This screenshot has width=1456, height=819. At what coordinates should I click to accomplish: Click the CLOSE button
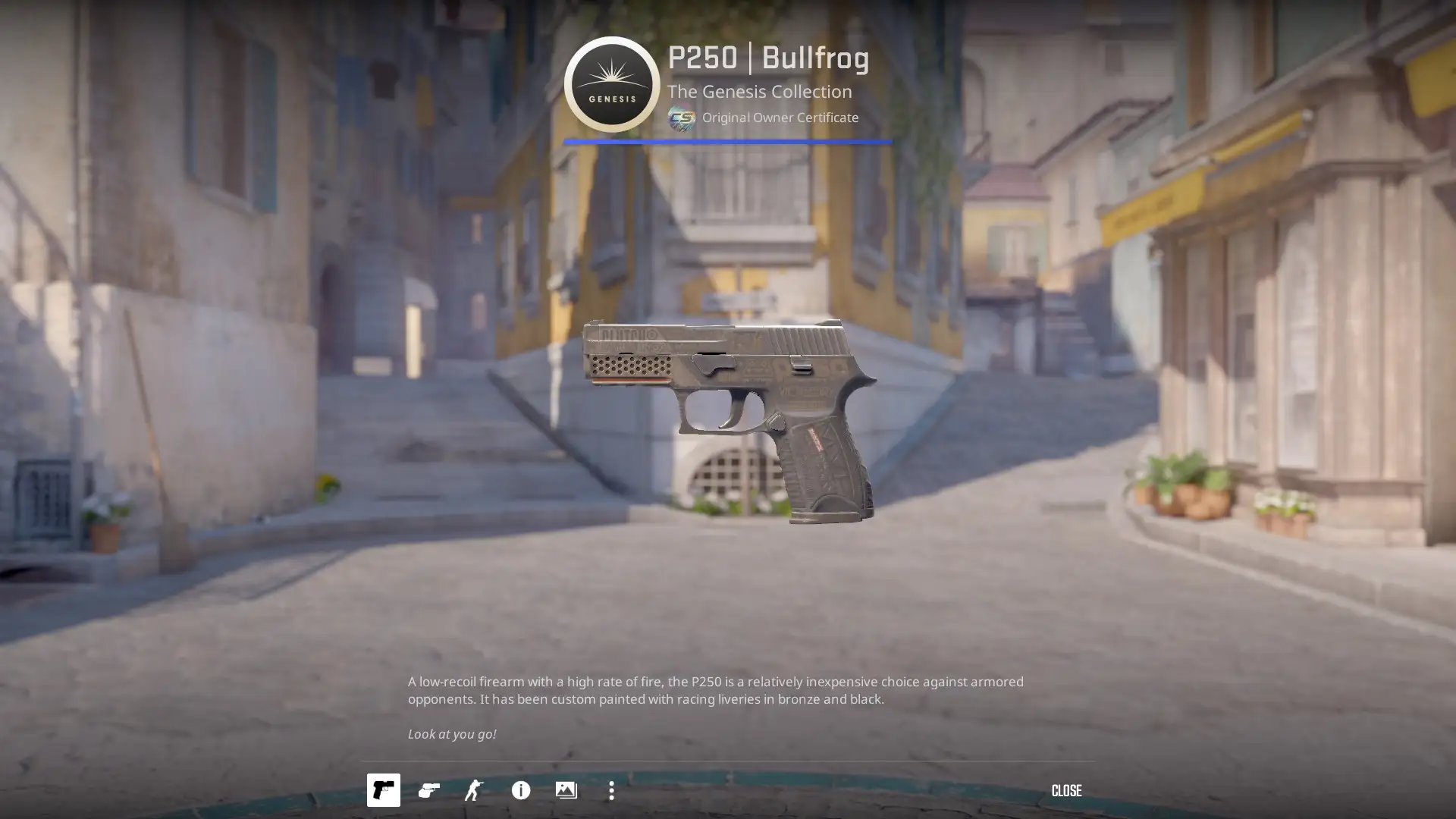click(1067, 791)
